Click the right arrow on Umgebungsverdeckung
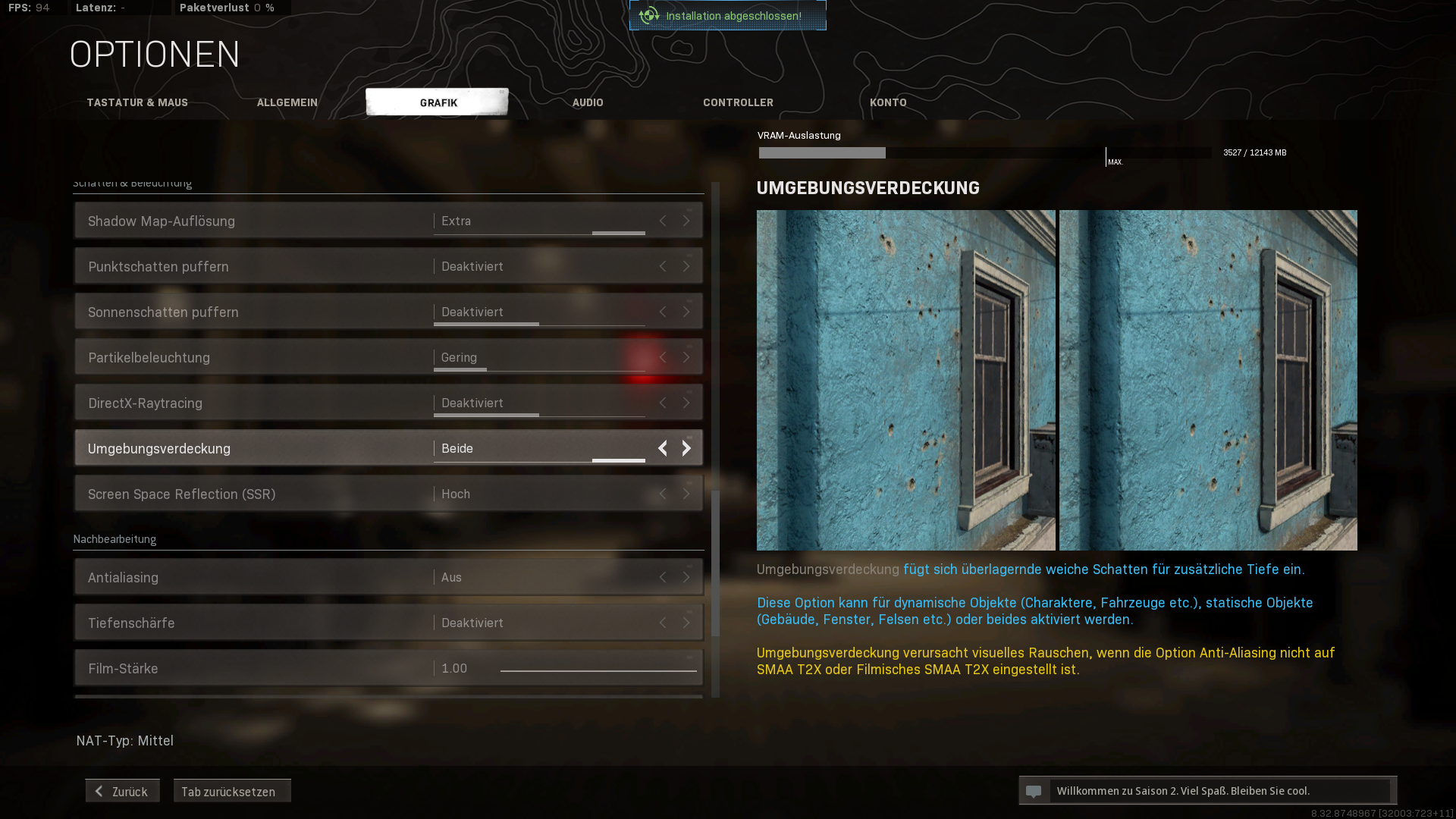1456x819 pixels. tap(686, 448)
